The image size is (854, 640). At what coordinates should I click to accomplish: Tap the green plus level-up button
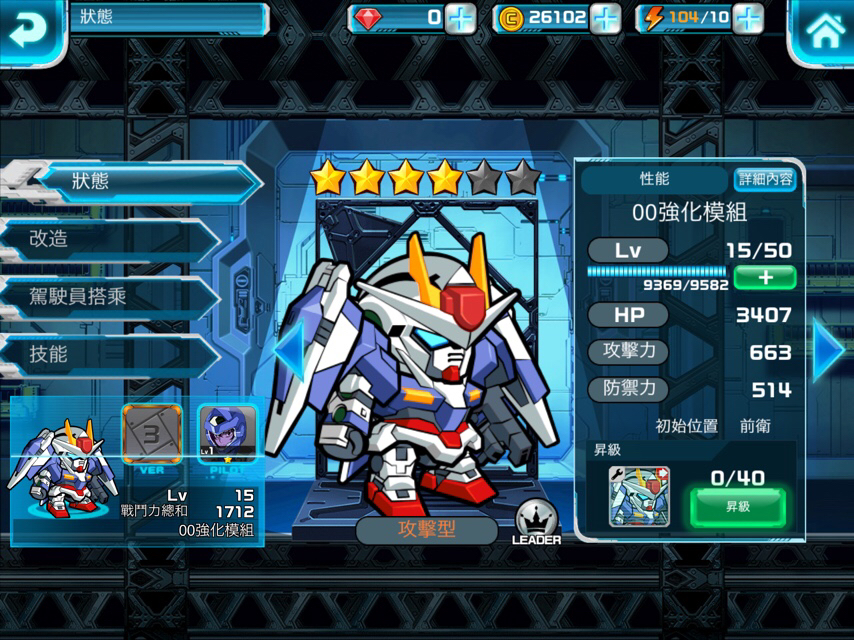click(x=765, y=277)
